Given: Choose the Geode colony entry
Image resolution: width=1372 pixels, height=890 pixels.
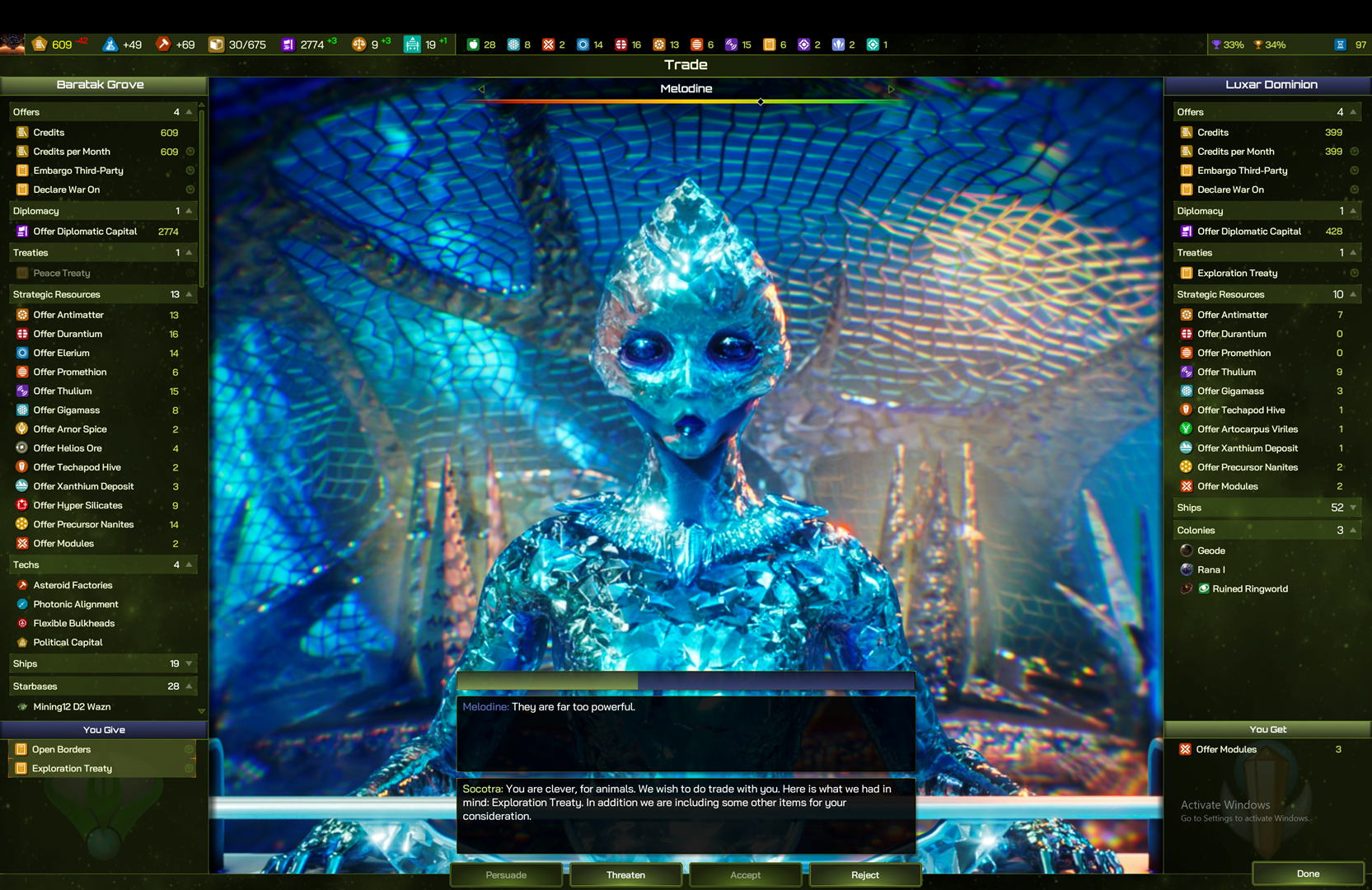Looking at the screenshot, I should [x=1210, y=550].
